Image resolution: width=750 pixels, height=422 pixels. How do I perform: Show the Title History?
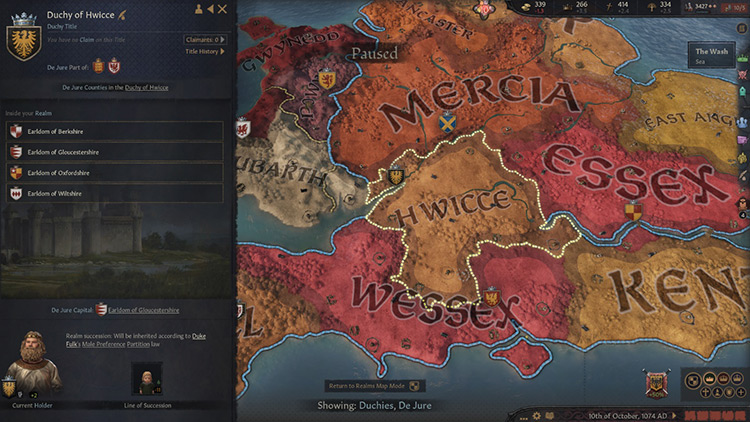206,51
